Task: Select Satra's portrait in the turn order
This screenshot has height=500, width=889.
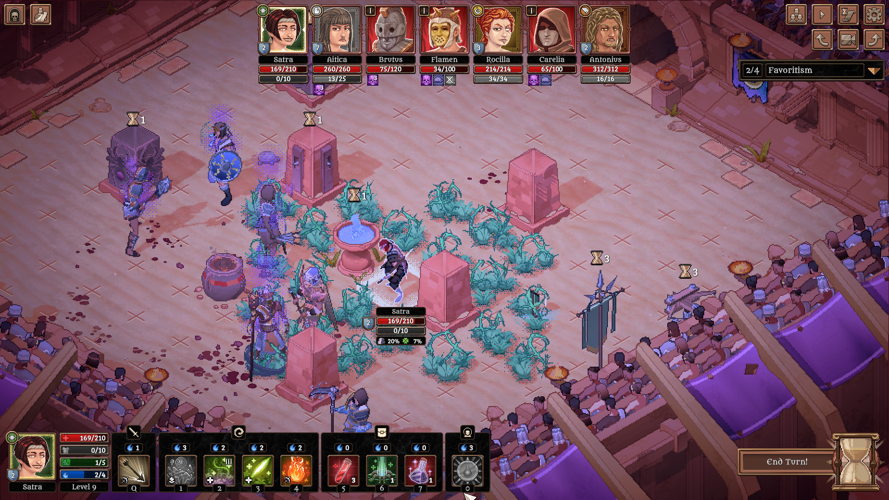Action: click(x=282, y=30)
